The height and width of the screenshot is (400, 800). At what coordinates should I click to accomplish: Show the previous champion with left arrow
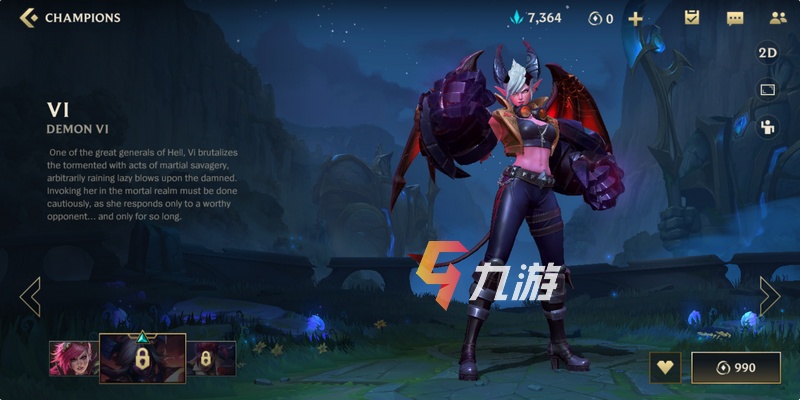(30, 296)
